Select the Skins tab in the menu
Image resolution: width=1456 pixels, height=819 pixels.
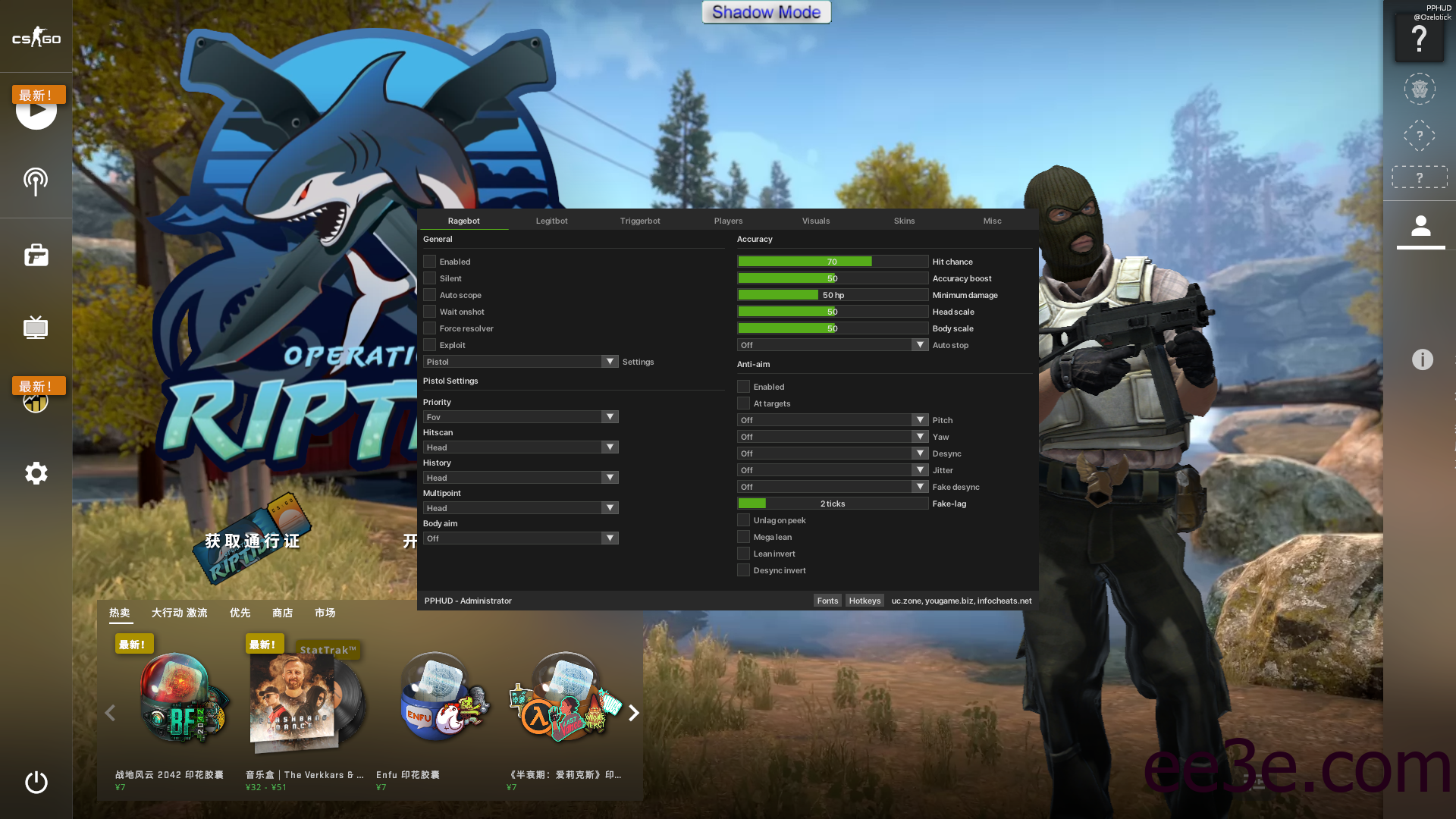904,221
